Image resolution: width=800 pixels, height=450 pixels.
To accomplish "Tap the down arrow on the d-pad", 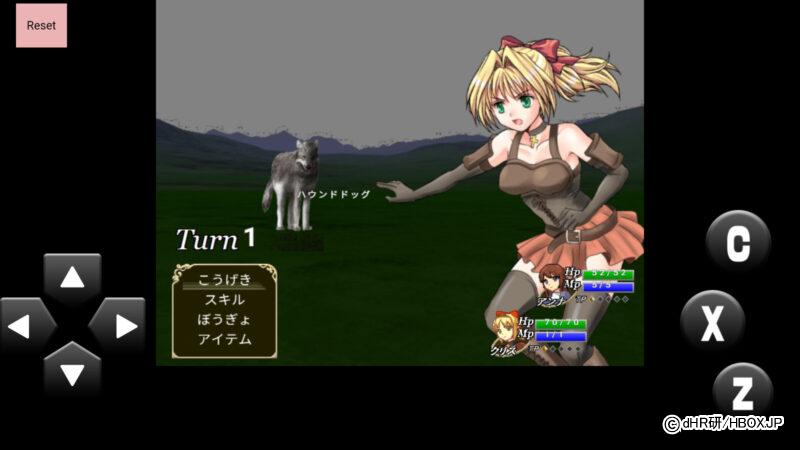I will [72, 371].
